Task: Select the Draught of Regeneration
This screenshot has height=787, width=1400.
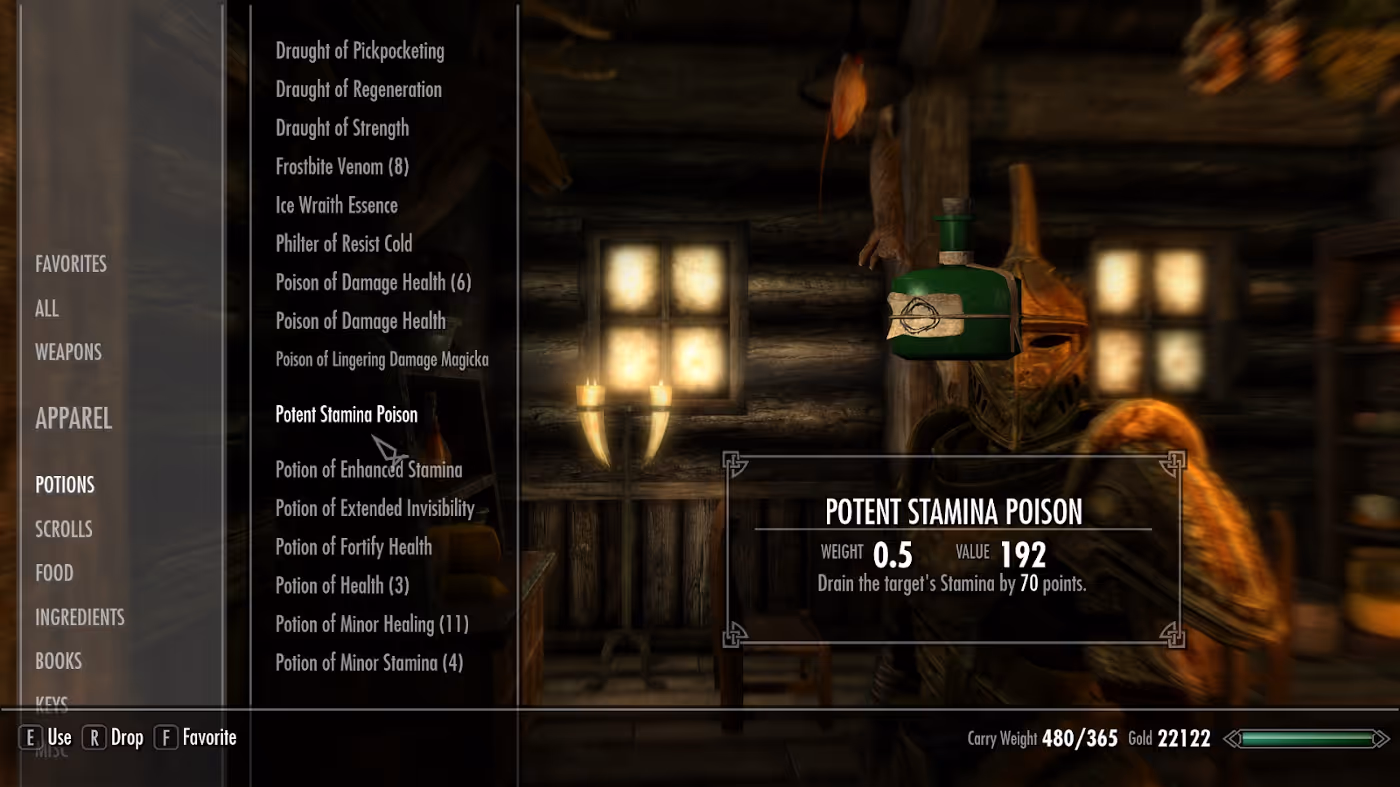Action: point(358,89)
